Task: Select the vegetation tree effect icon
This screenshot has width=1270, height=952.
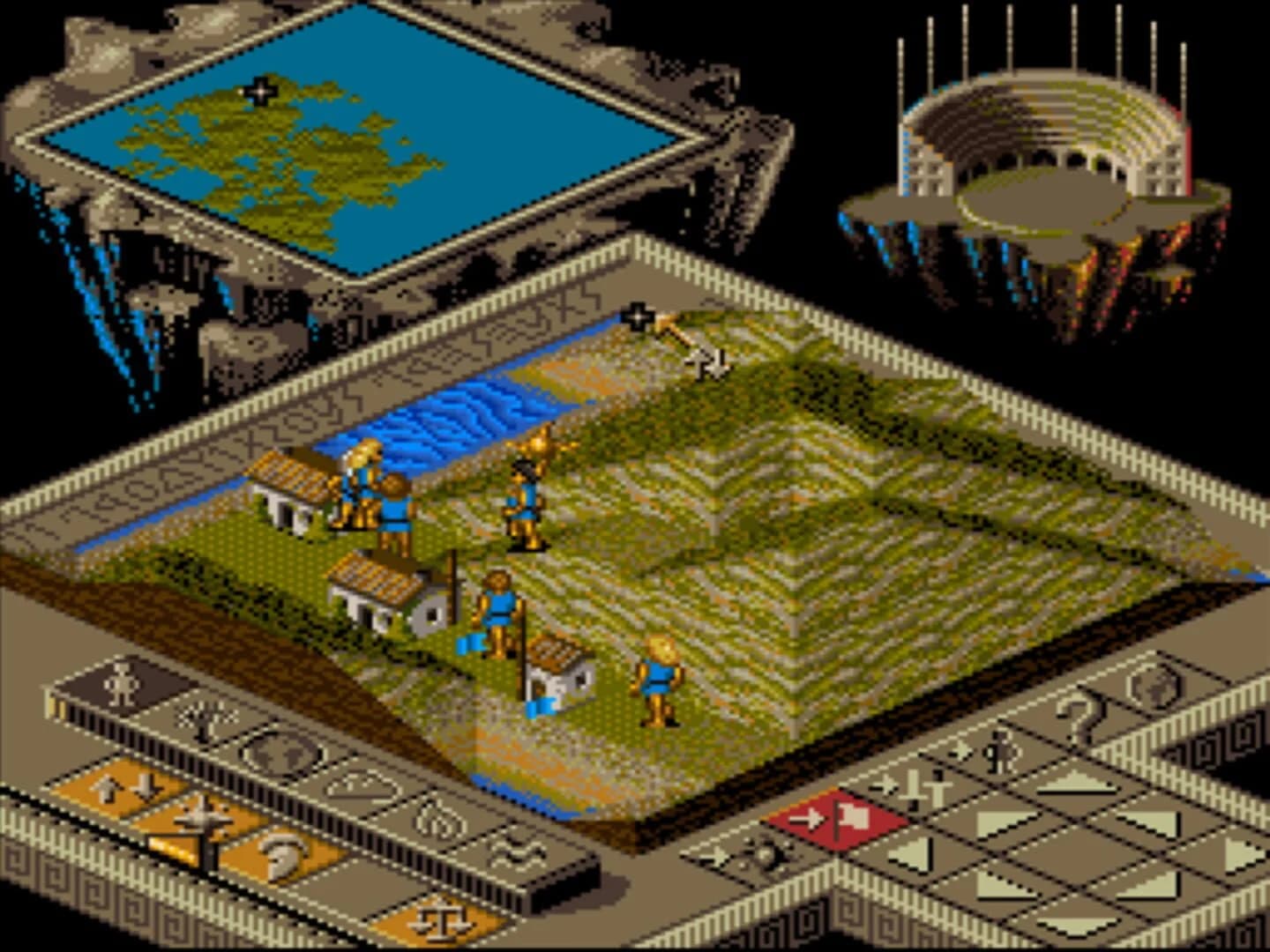Action: 204,719
